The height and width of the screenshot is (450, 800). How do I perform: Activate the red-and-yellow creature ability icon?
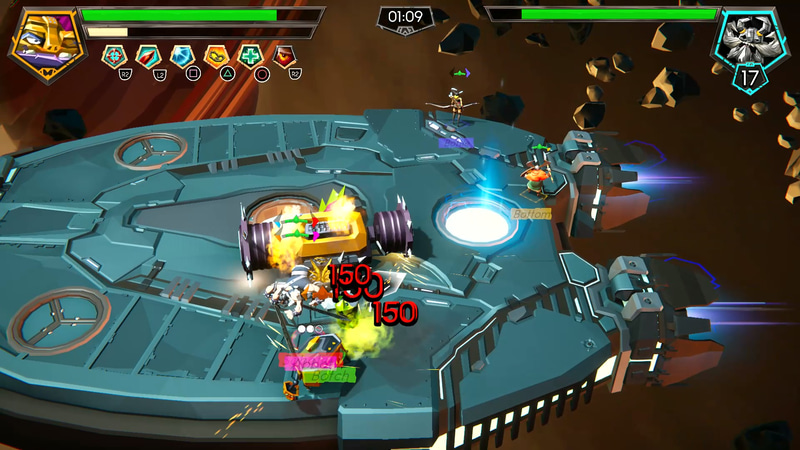coord(285,56)
